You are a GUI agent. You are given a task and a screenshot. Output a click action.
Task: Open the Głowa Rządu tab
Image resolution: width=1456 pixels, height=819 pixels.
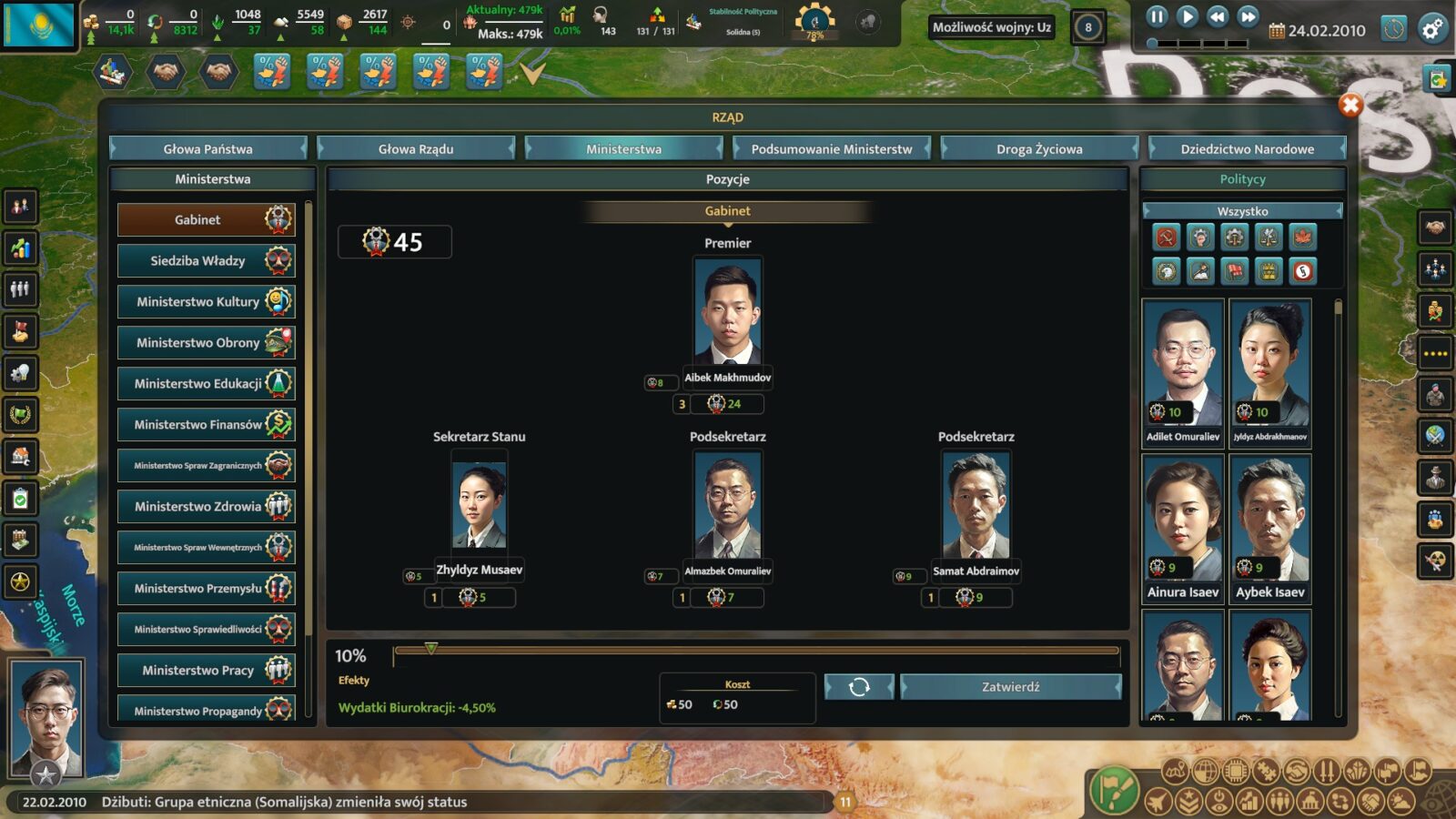(x=416, y=148)
